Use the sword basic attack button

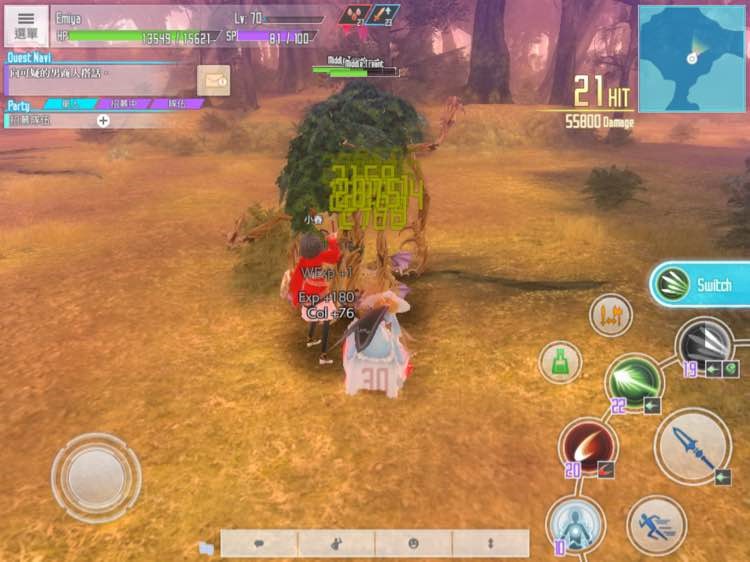coord(692,446)
